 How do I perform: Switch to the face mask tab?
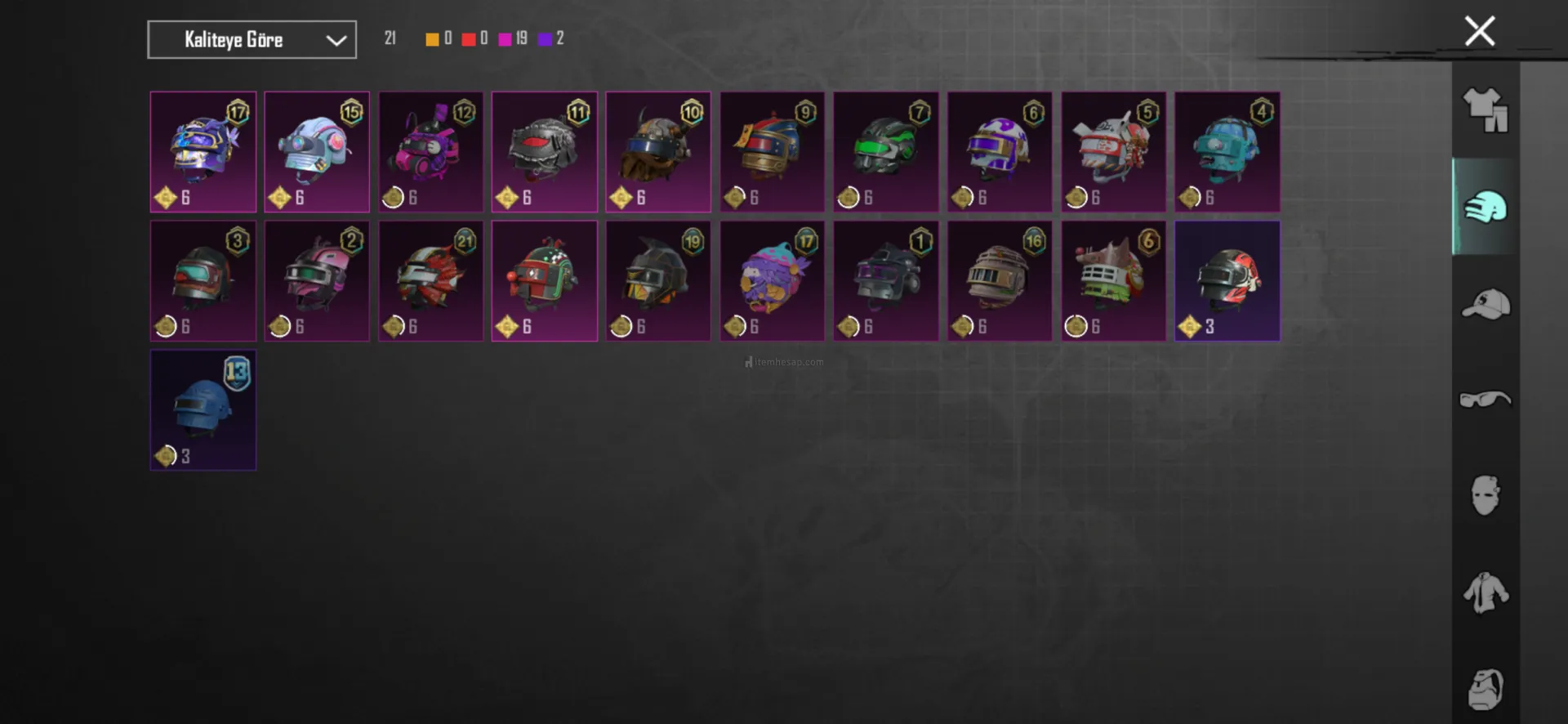(x=1486, y=495)
